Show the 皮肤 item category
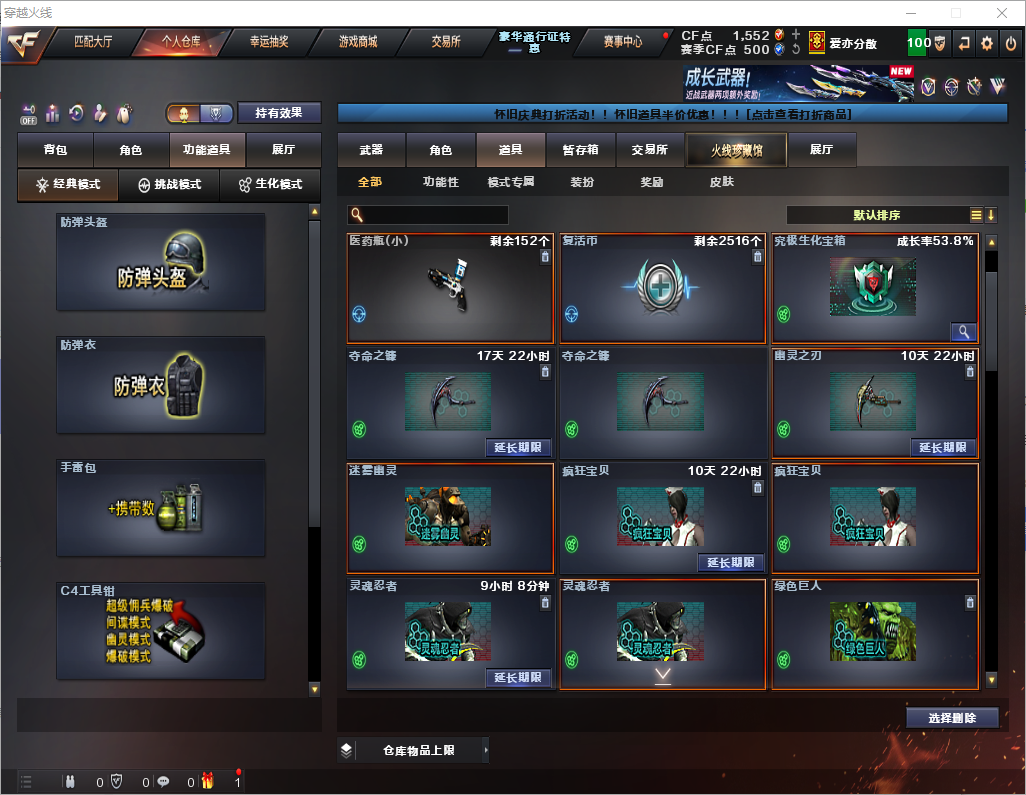 tap(721, 182)
